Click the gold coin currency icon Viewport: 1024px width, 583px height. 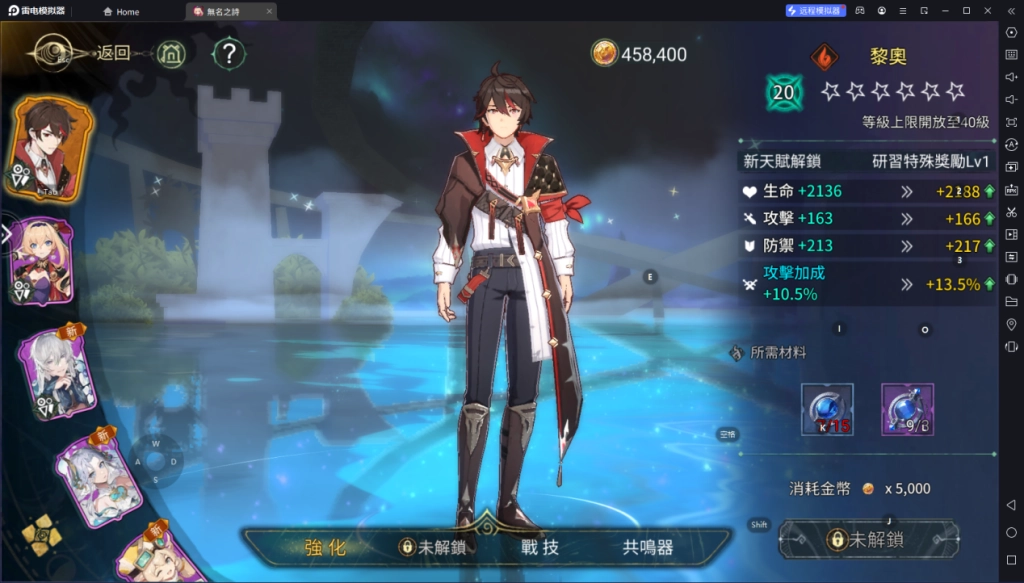tap(604, 53)
